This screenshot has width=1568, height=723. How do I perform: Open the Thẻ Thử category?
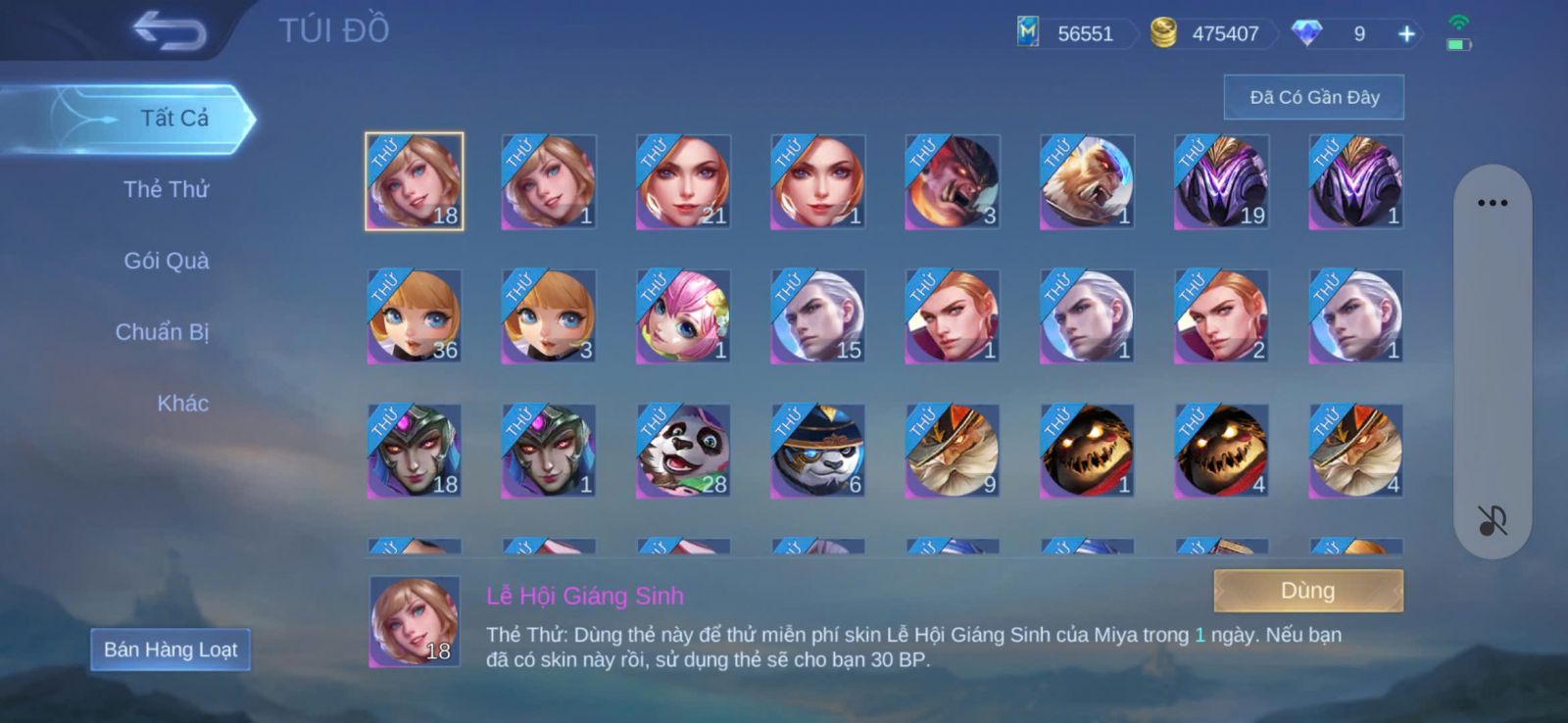(166, 189)
